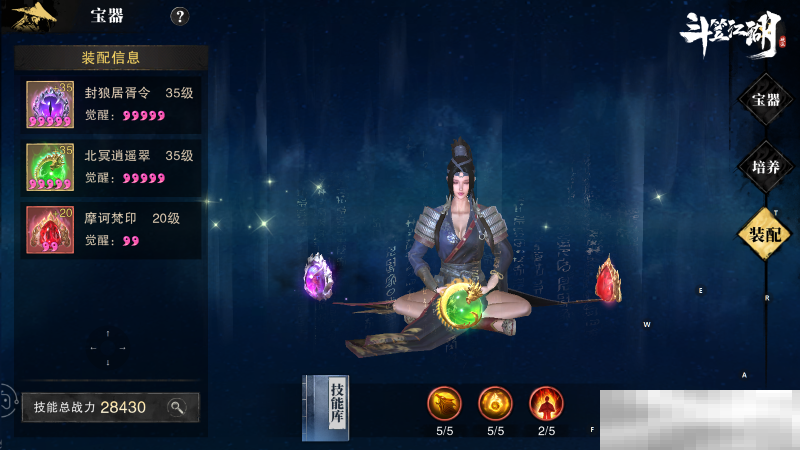Select the 北冥逍遥翠 treasure row
This screenshot has width=800, height=450.
tap(110, 166)
